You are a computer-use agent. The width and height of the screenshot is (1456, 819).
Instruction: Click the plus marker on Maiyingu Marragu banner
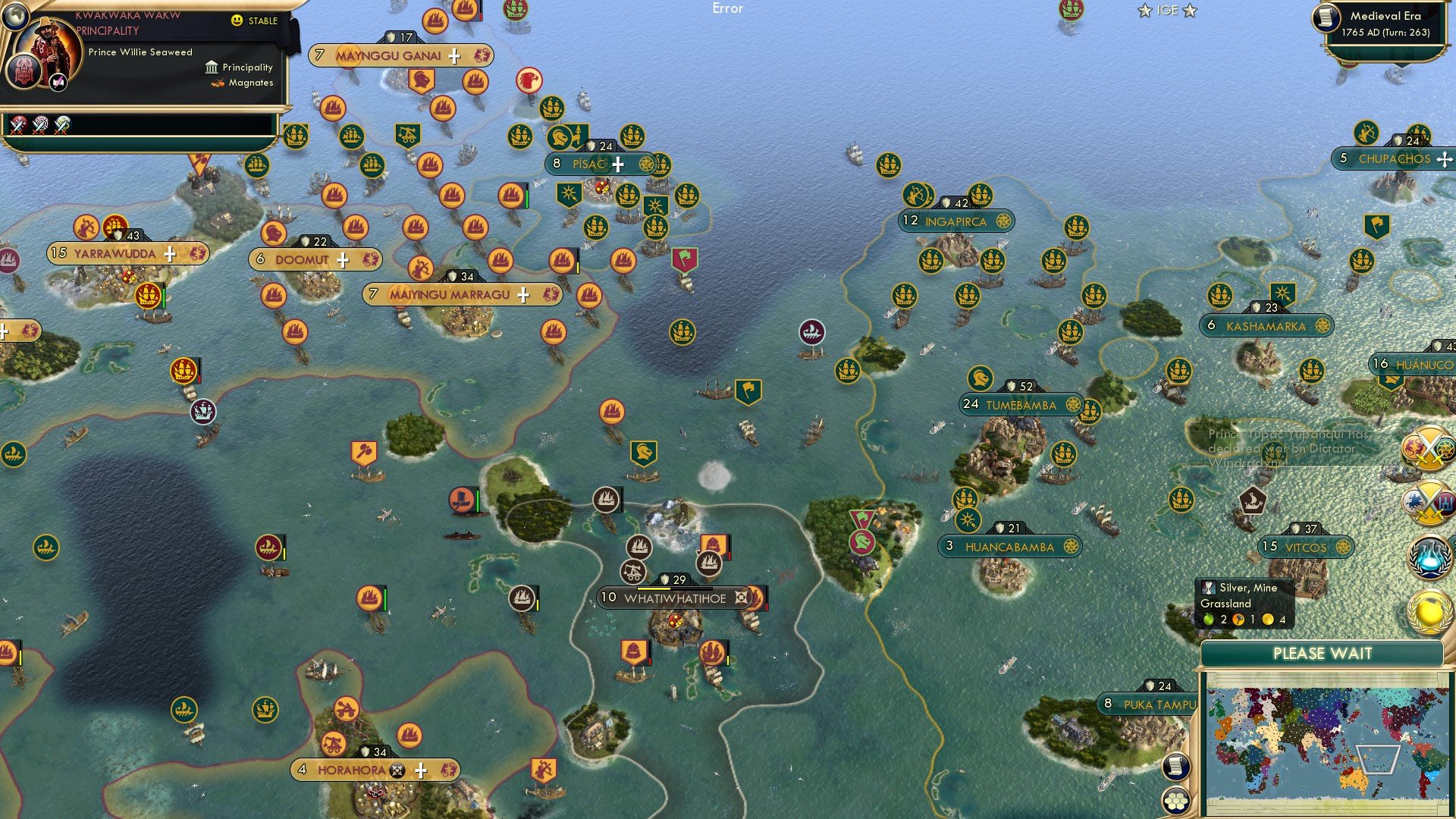click(522, 293)
